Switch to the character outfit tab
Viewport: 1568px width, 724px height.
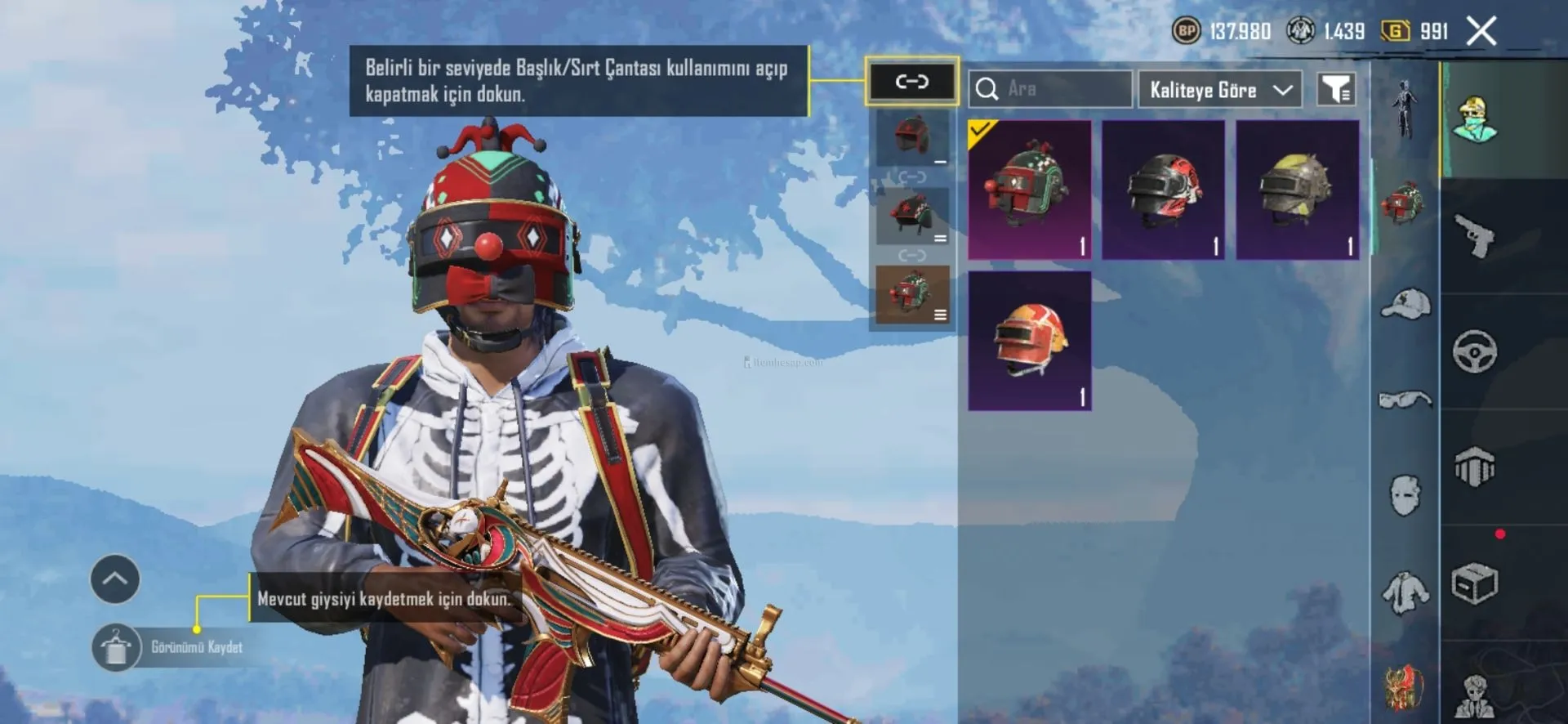1475,120
